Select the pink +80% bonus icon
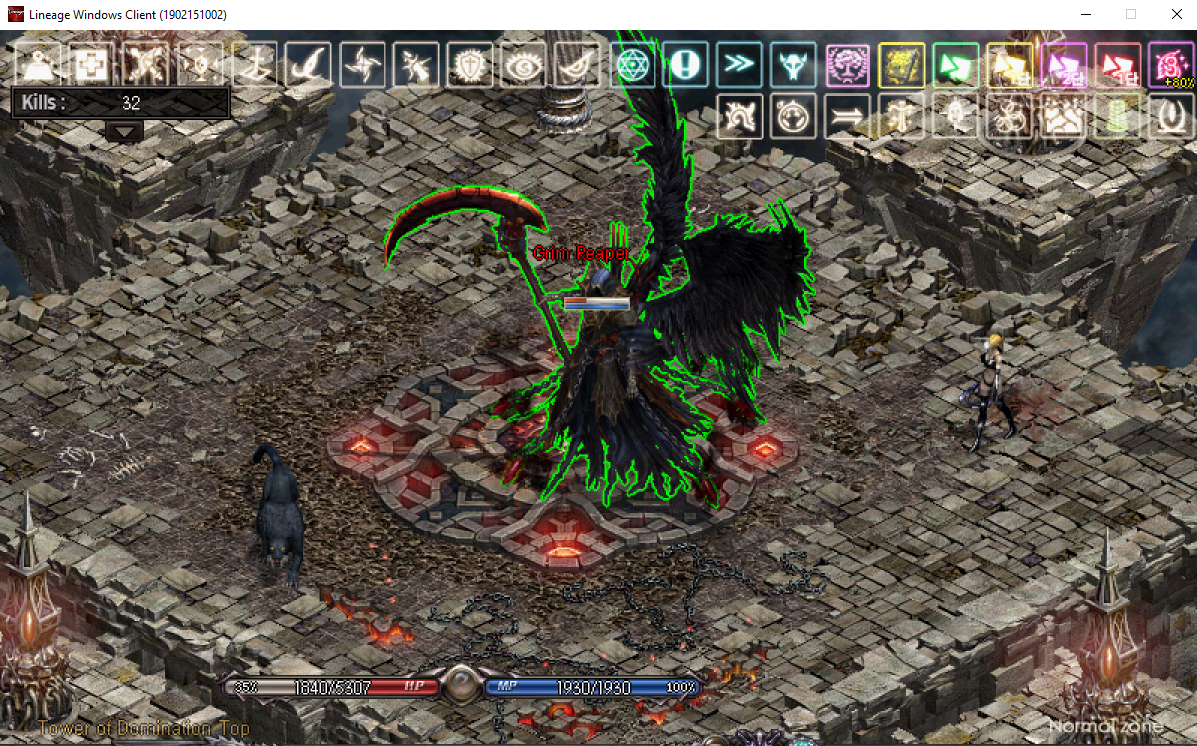 coord(1170,65)
